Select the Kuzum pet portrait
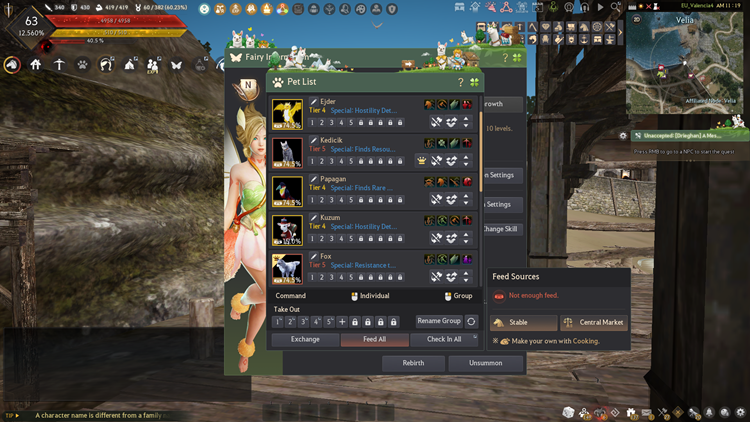This screenshot has width=750, height=422. tap(287, 229)
